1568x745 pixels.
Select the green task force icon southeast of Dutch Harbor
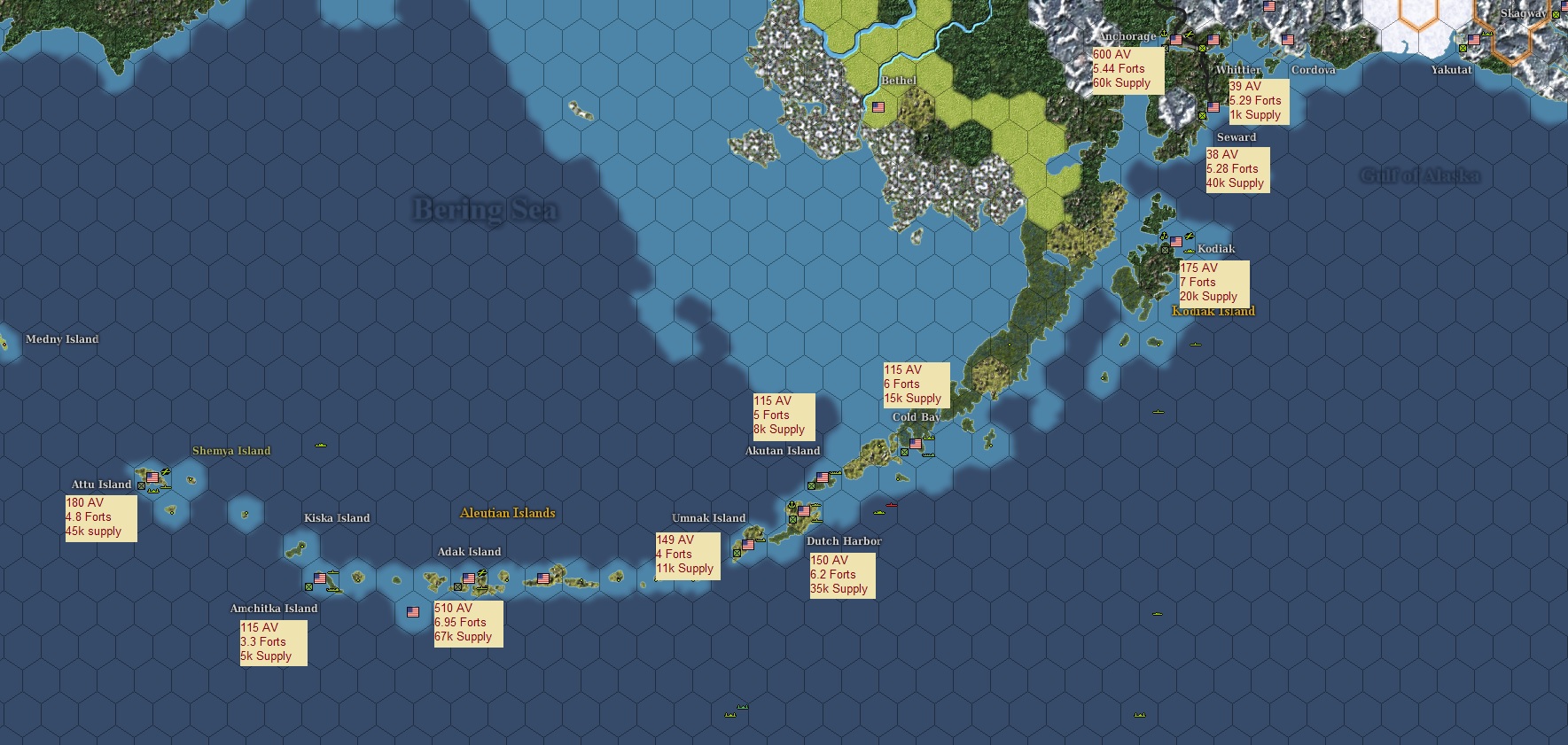(878, 512)
